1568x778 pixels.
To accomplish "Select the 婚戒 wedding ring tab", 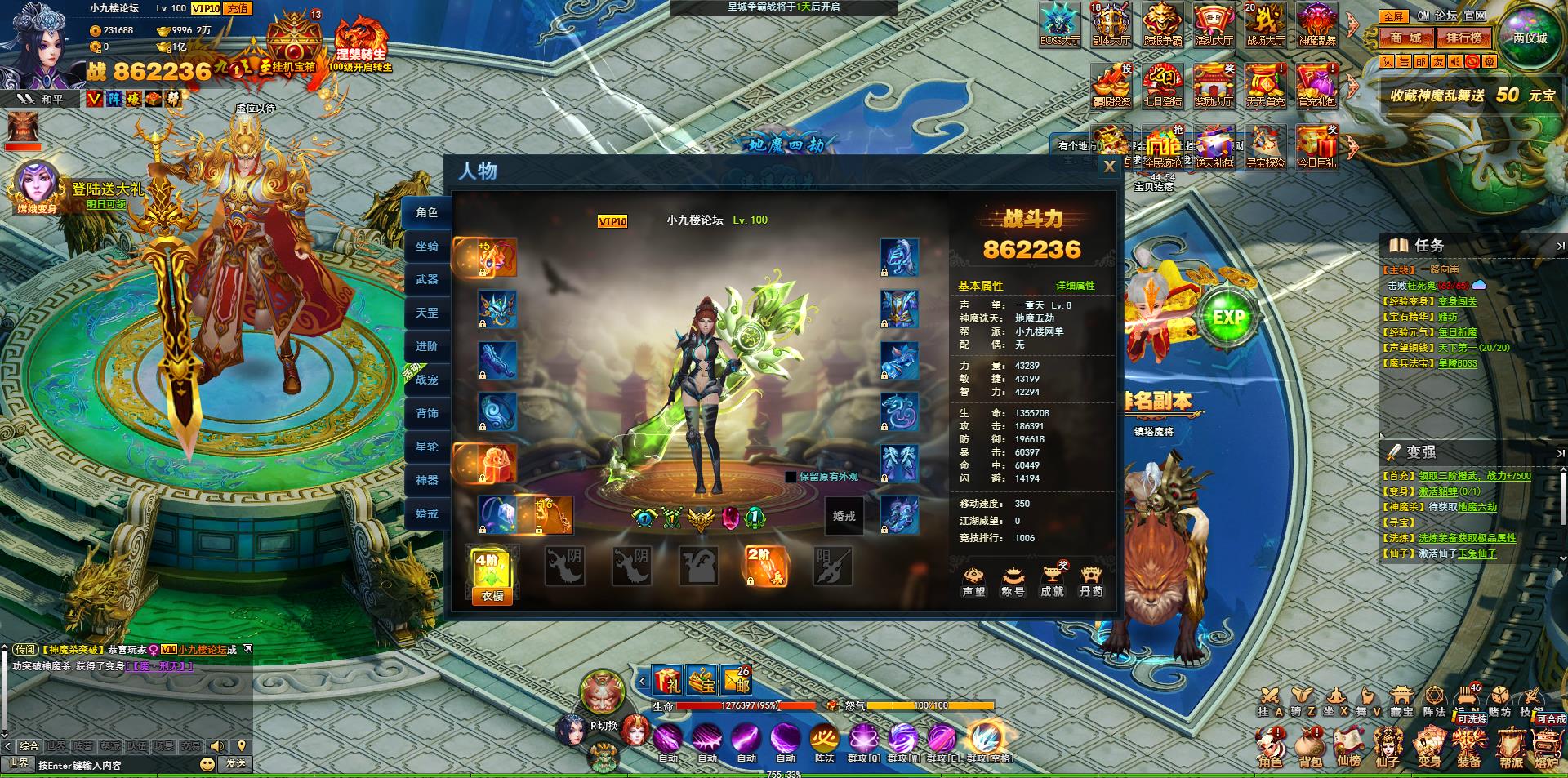I will click(x=427, y=513).
